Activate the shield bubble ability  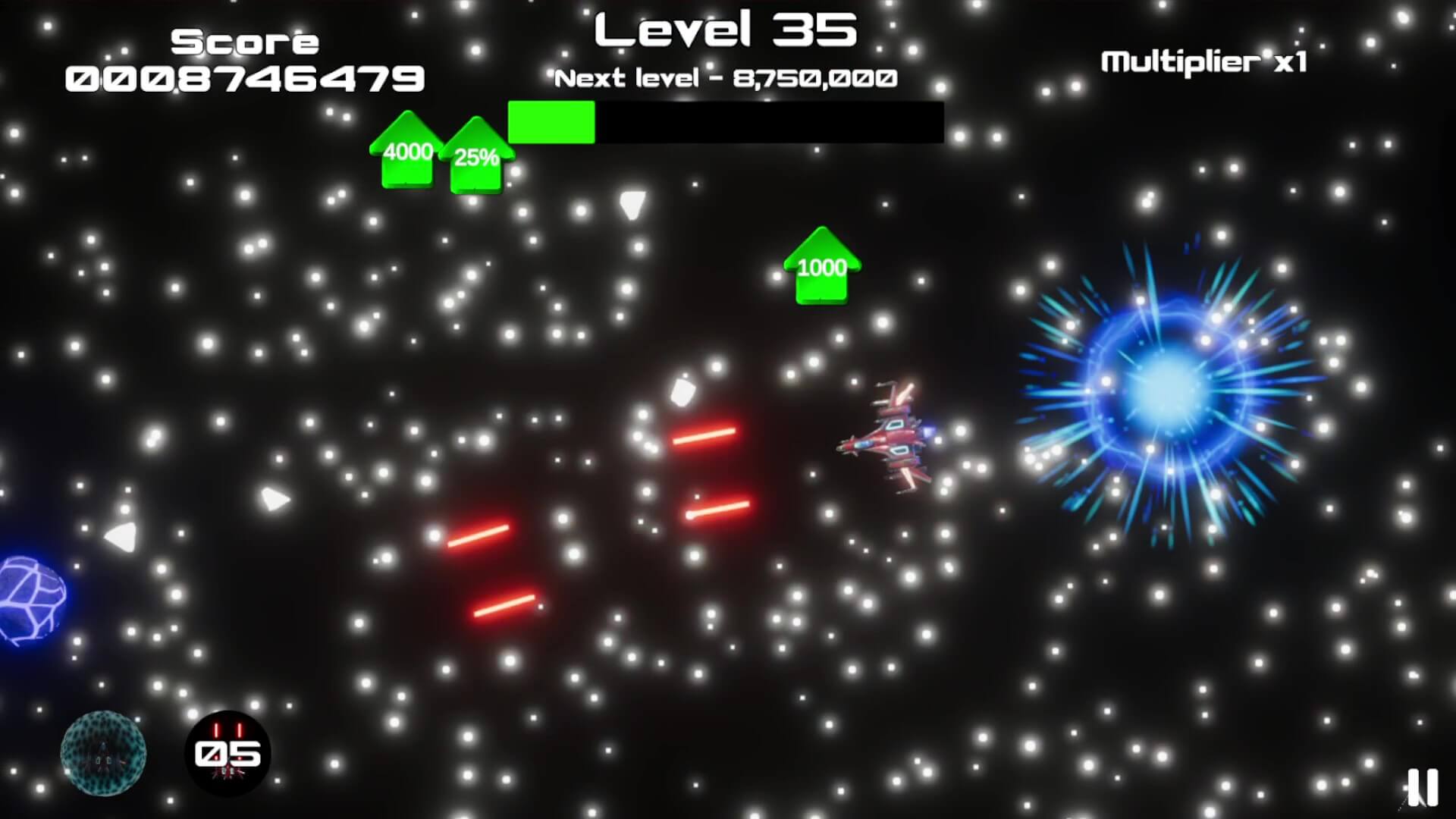(103, 753)
